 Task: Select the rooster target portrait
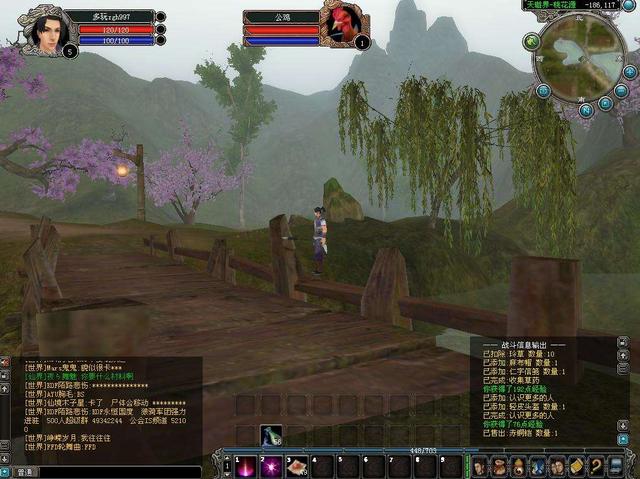341,25
